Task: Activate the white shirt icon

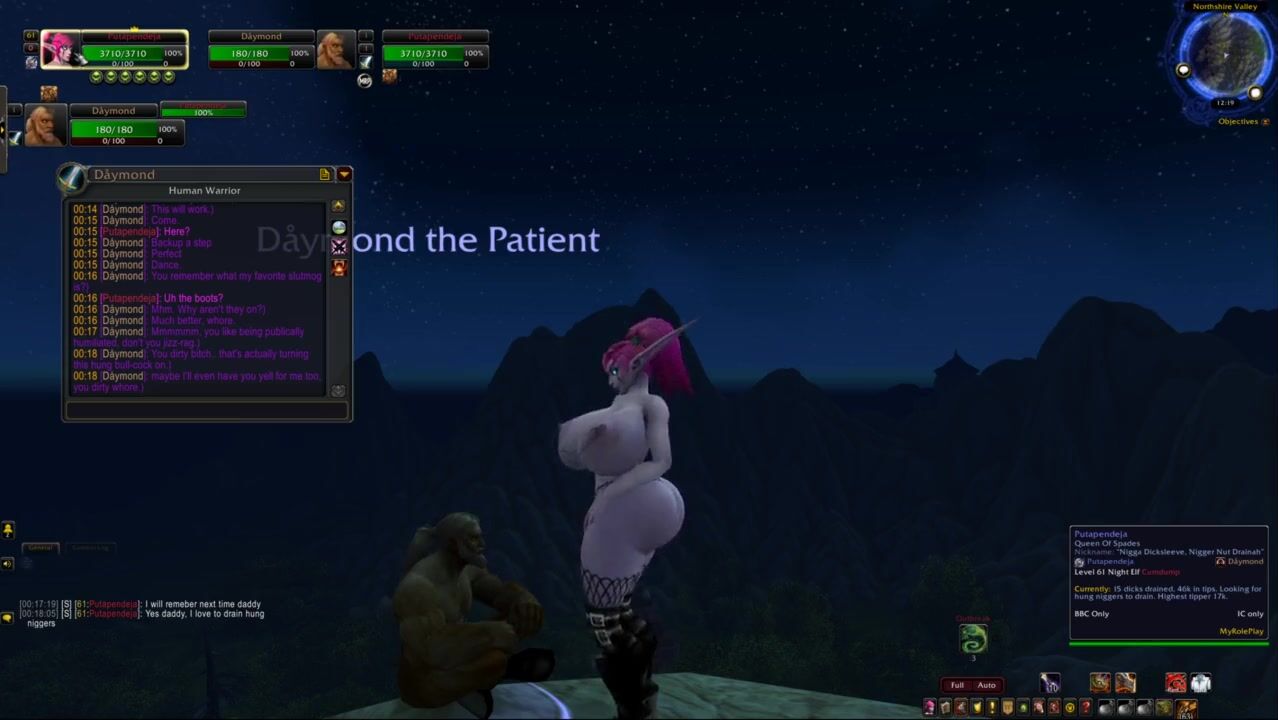Action: tap(1201, 683)
